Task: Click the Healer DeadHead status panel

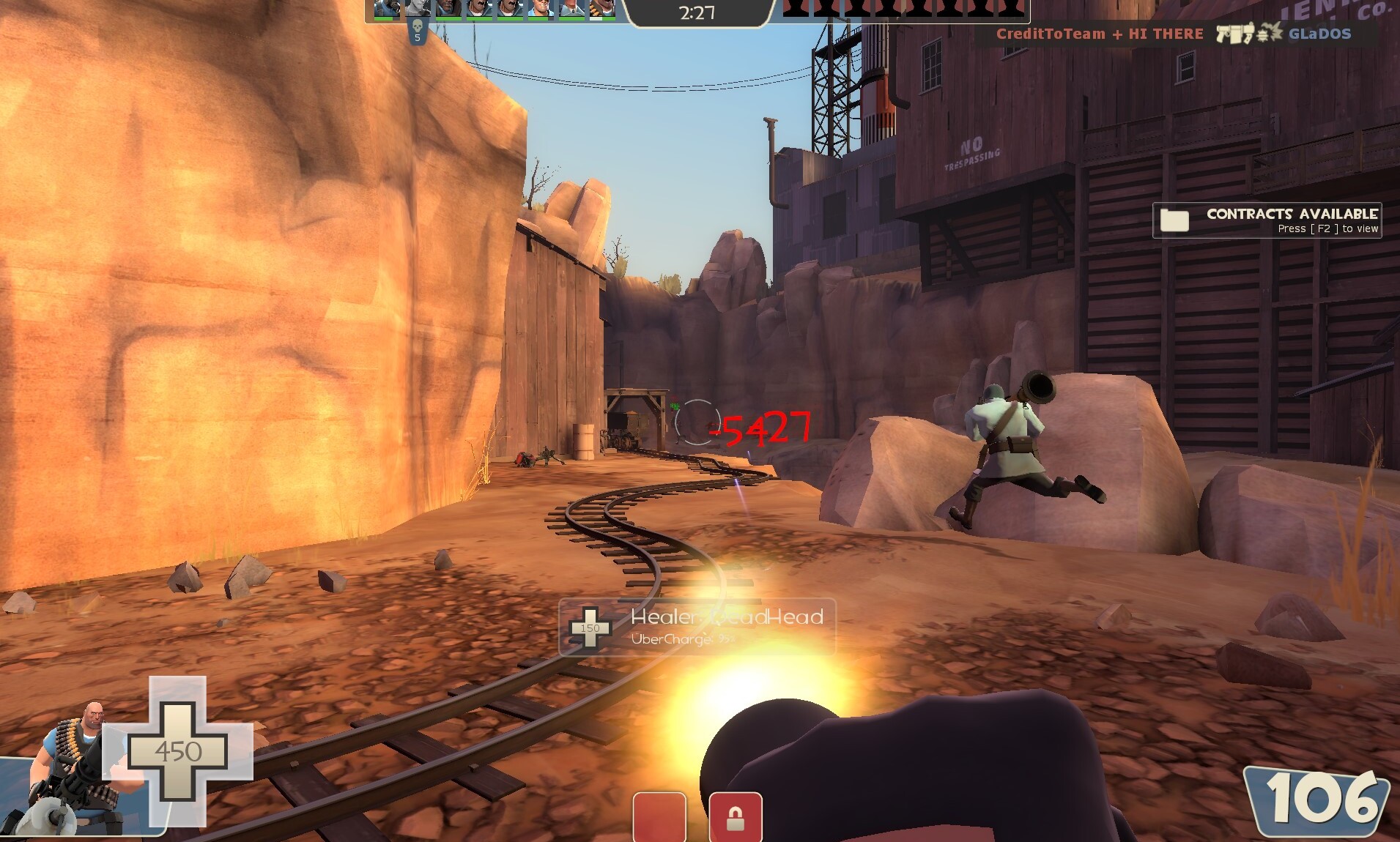Action: coord(697,627)
